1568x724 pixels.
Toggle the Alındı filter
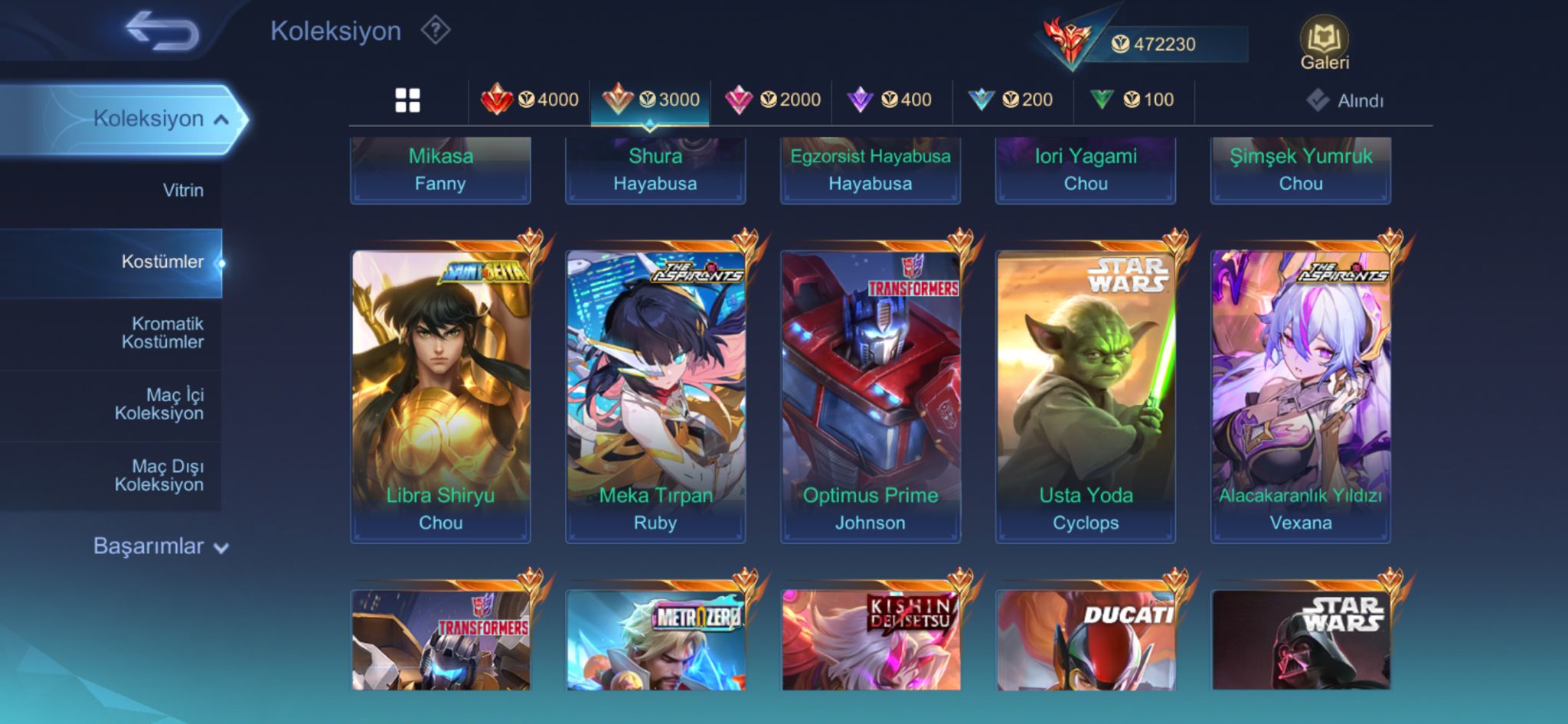[1345, 100]
